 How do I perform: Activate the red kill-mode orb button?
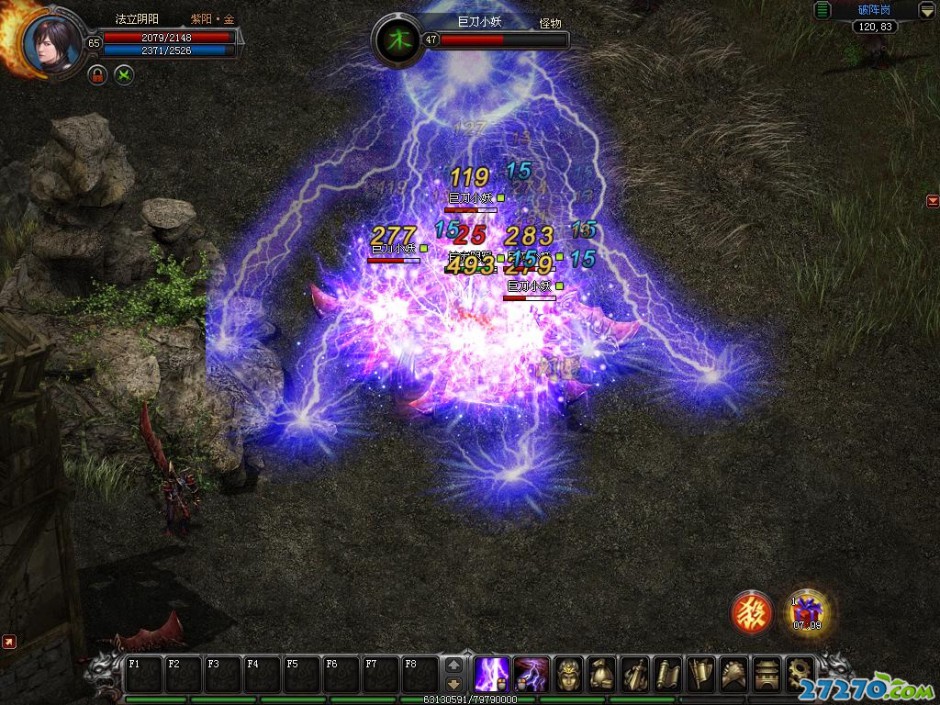(752, 613)
